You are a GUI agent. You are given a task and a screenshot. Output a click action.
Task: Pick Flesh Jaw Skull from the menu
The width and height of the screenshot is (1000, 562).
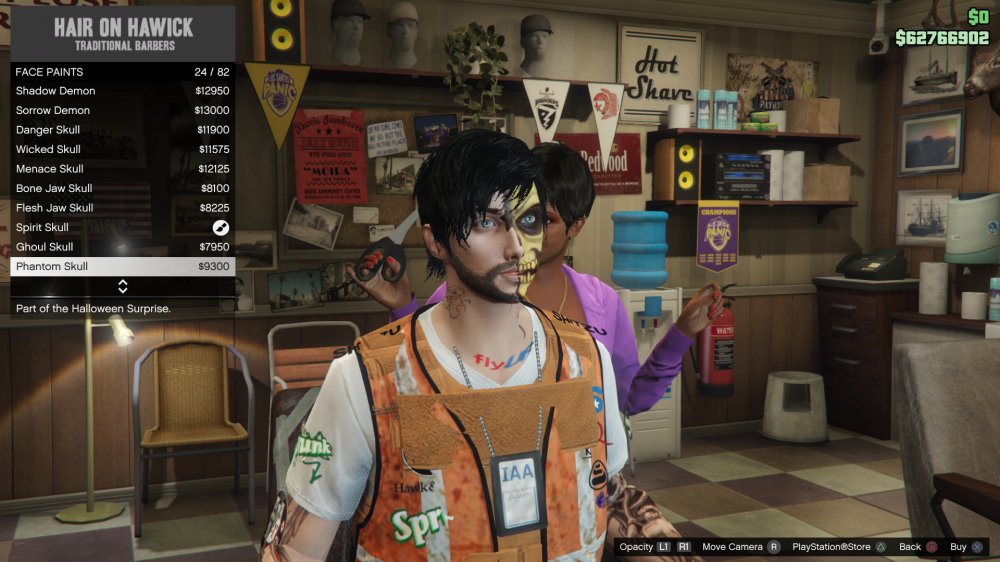(122, 208)
